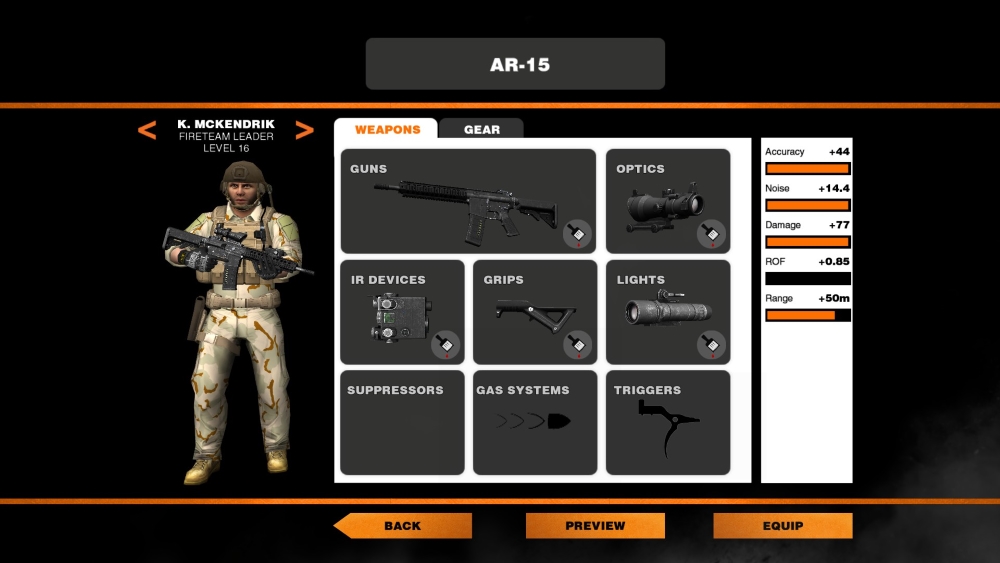The height and width of the screenshot is (563, 1000).
Task: Open the IR Devices slot
Action: (x=402, y=312)
